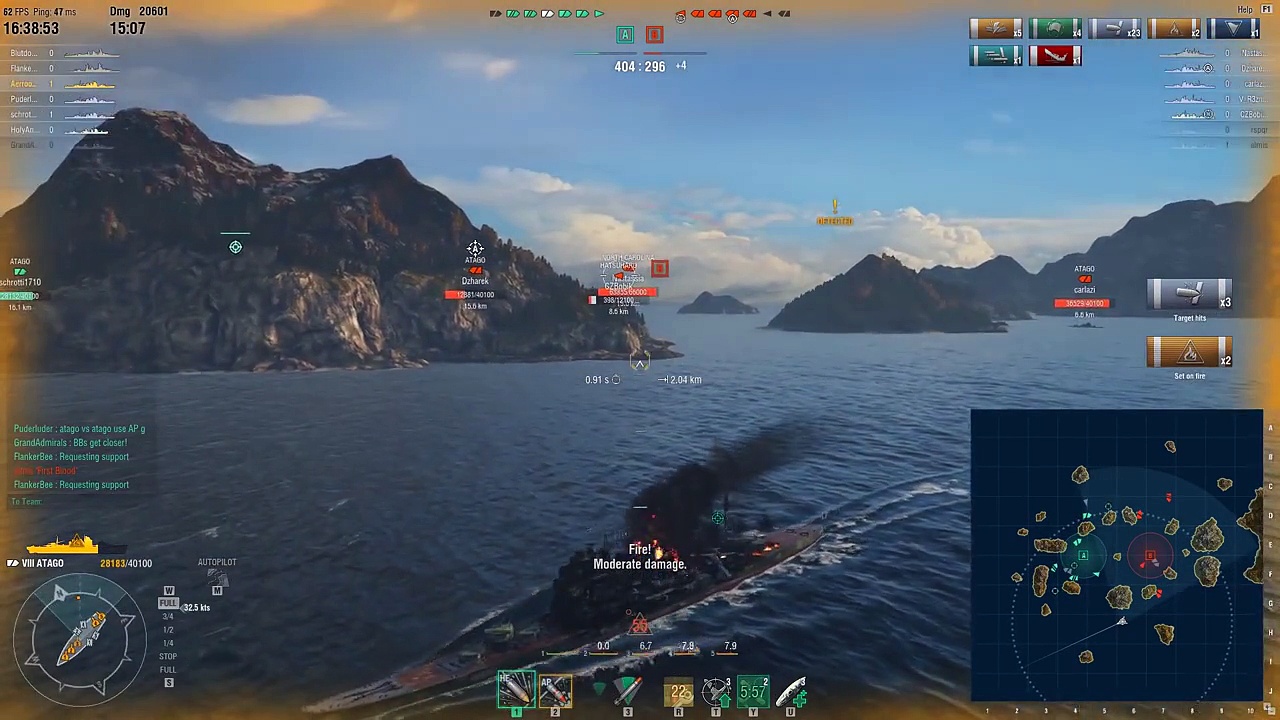The image size is (1280, 720).
Task: Activate the Damage Control Party consumable
Action: 680,690
